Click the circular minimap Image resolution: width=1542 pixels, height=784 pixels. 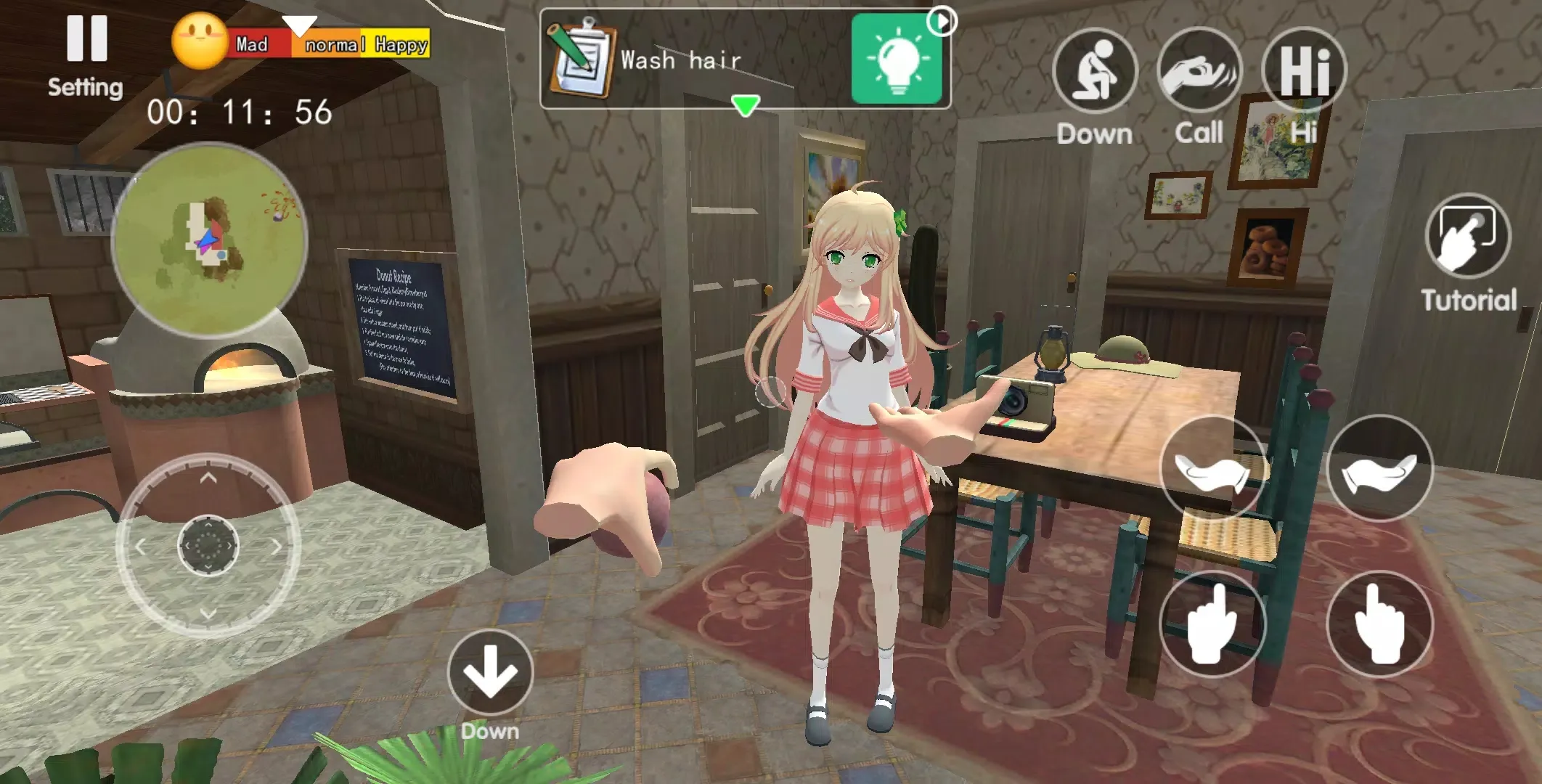(x=209, y=240)
